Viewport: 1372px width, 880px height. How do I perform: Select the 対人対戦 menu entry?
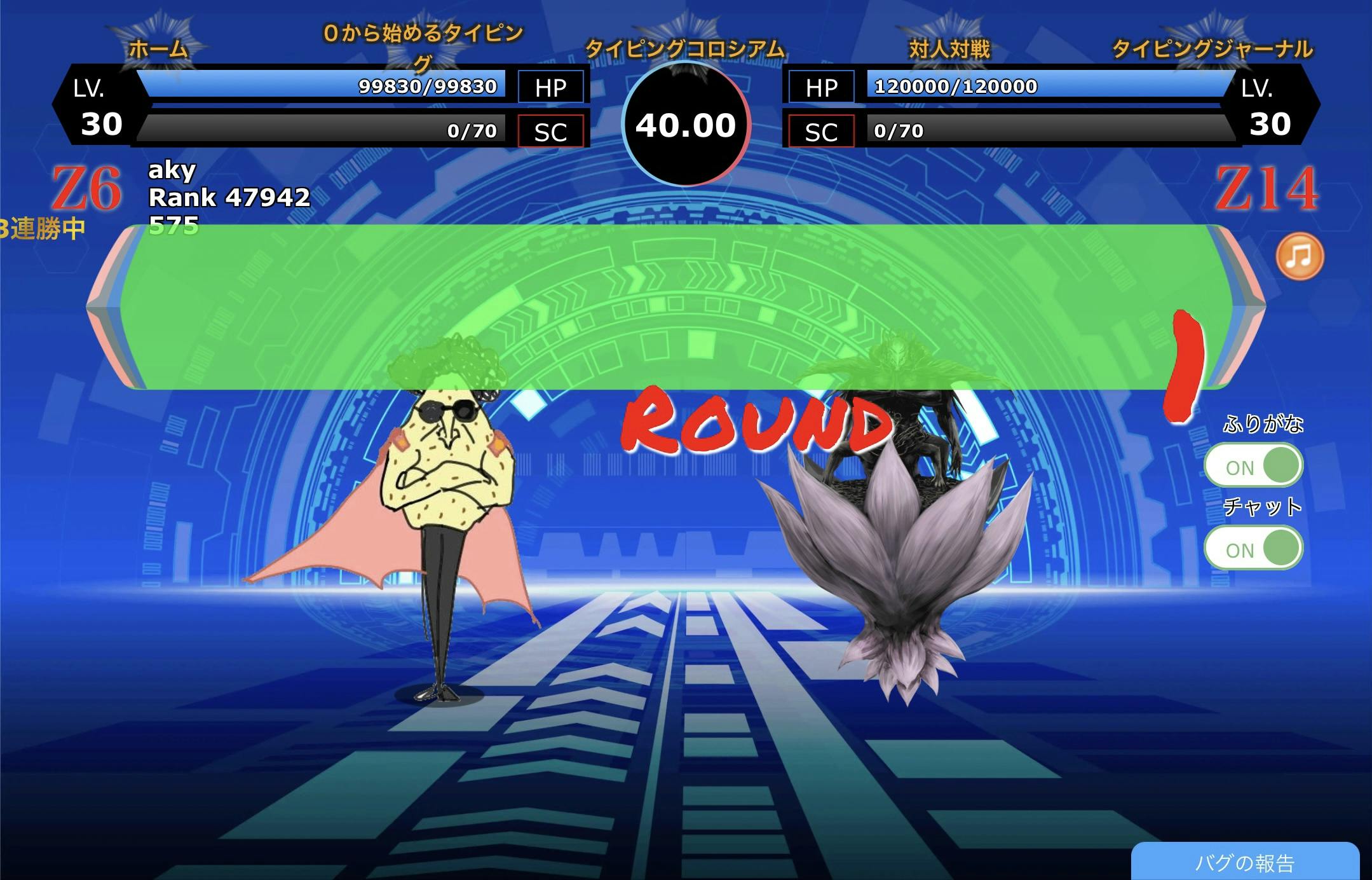click(x=949, y=49)
